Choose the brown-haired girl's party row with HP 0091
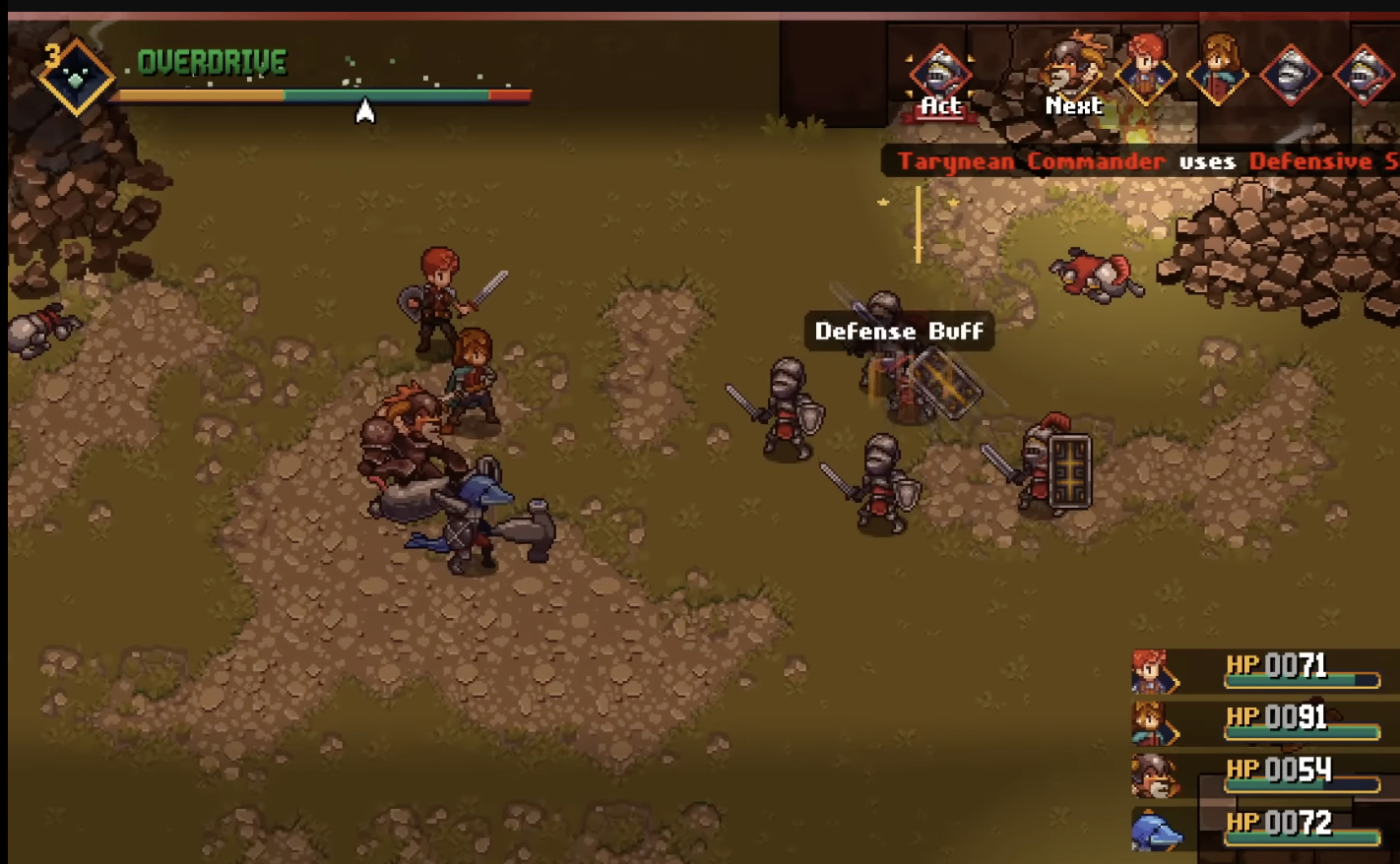This screenshot has height=864, width=1400. pyautogui.click(x=1258, y=722)
